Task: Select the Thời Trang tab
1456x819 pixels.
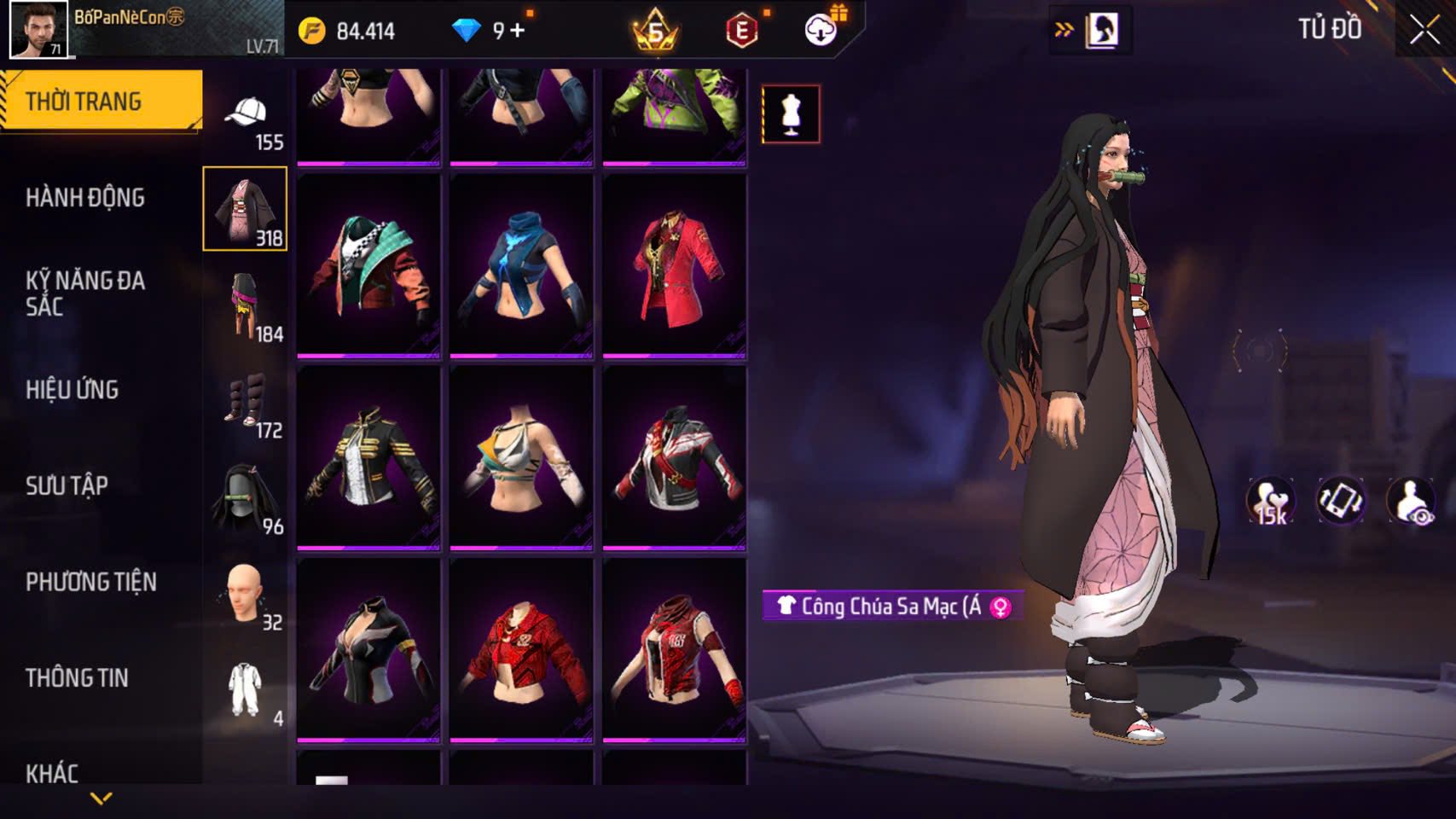Action: tap(84, 102)
